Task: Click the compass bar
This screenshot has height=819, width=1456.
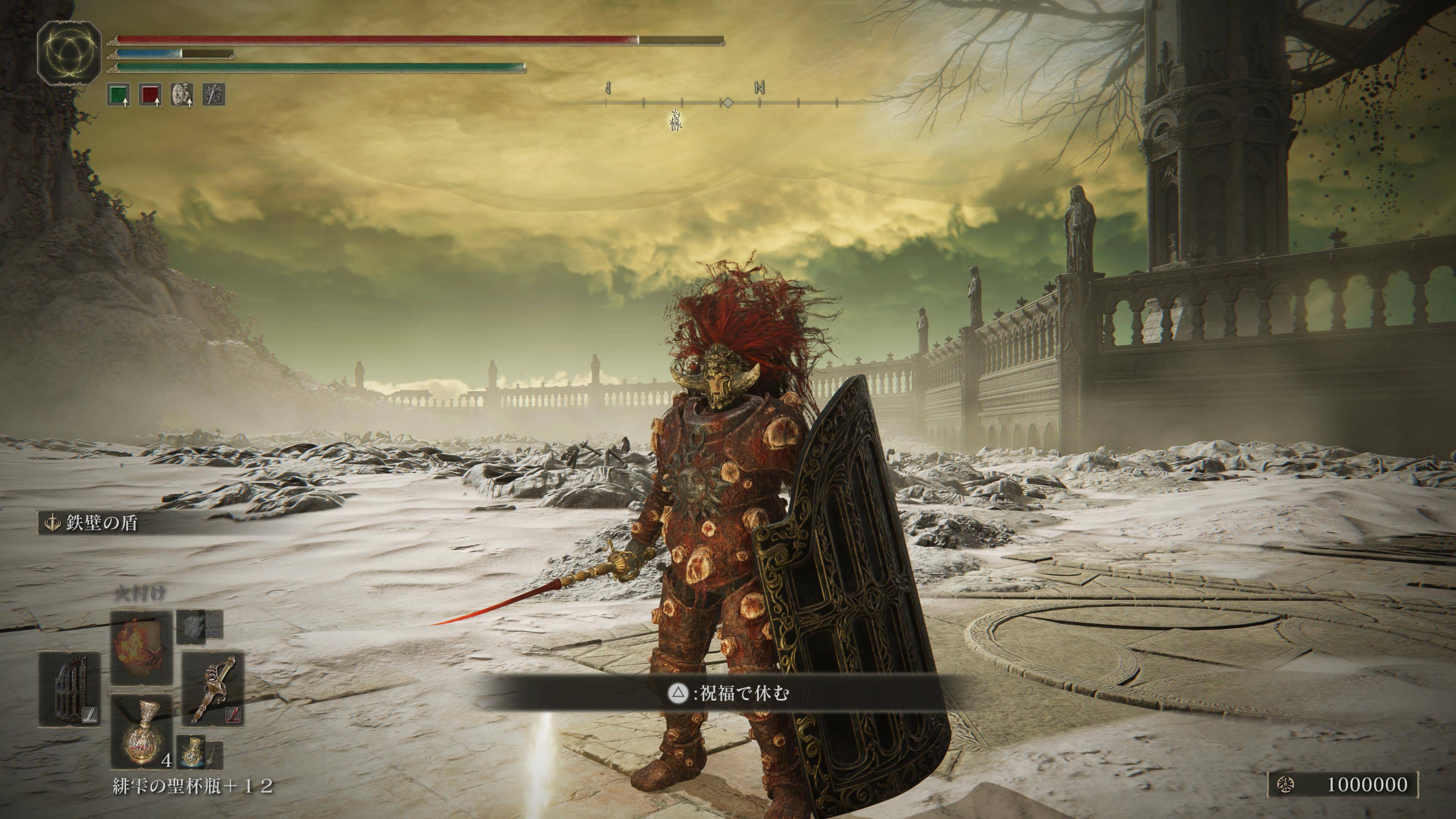Action: [x=721, y=103]
